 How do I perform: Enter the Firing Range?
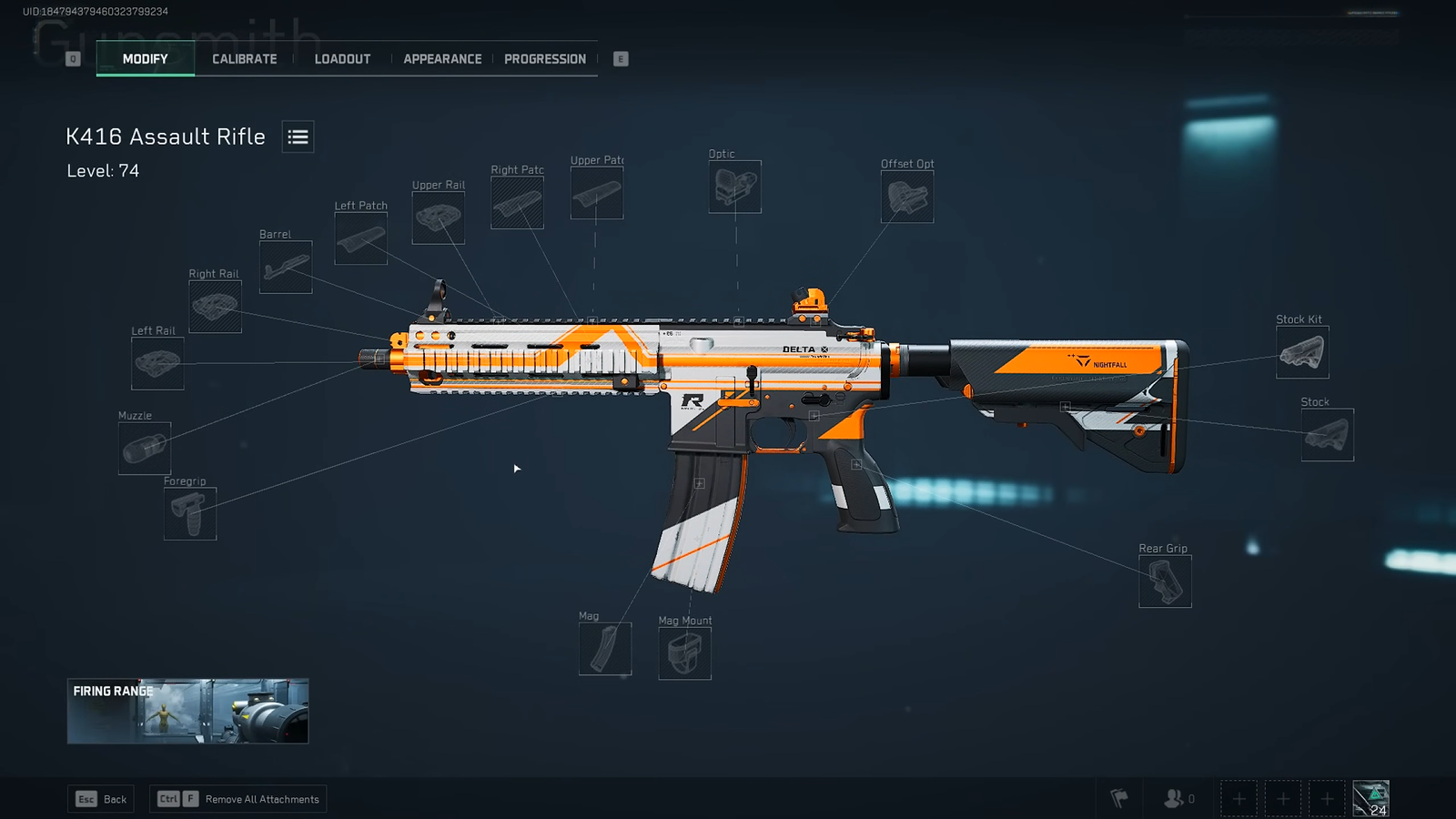[x=187, y=711]
